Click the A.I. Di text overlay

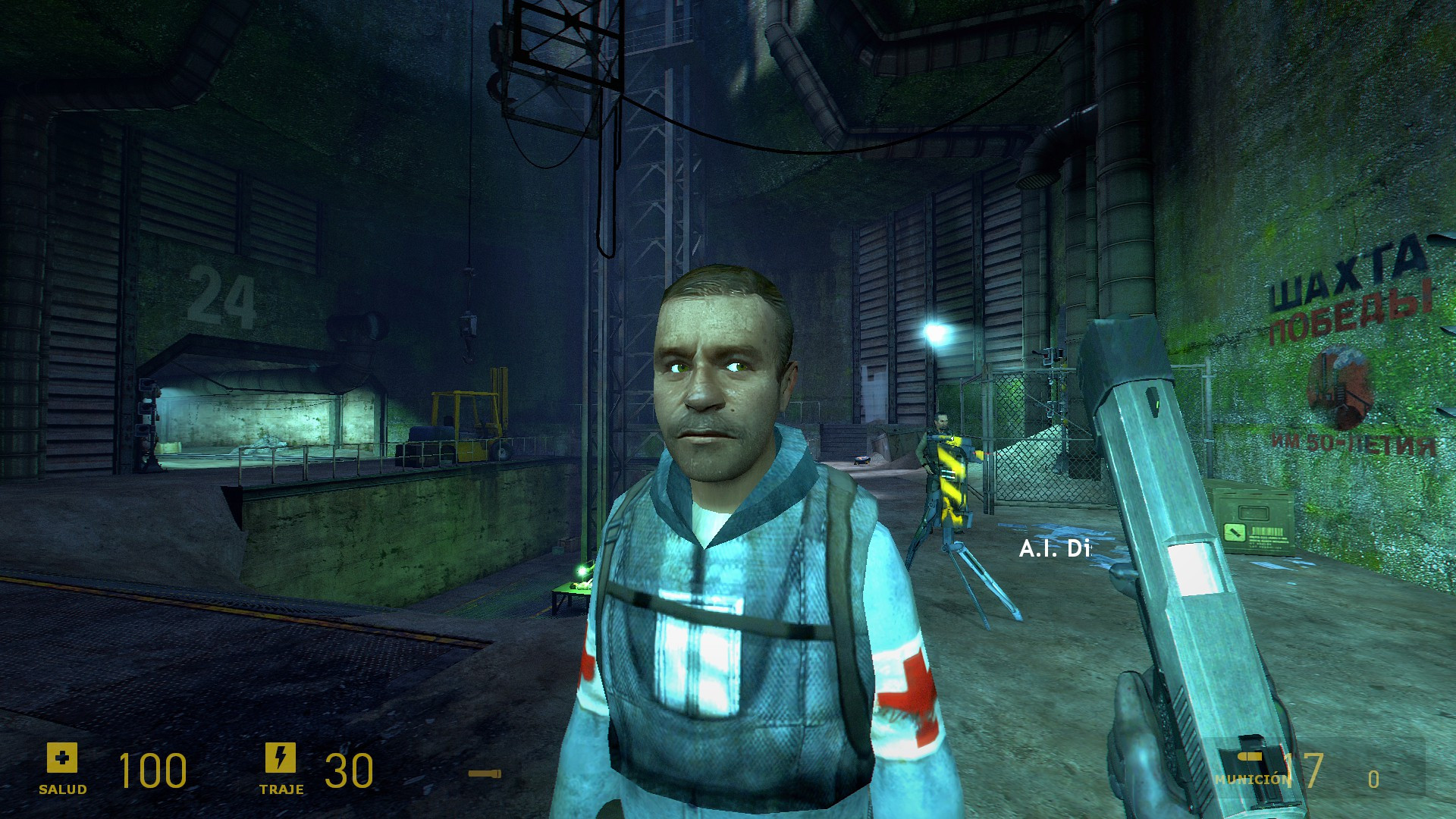[1054, 548]
